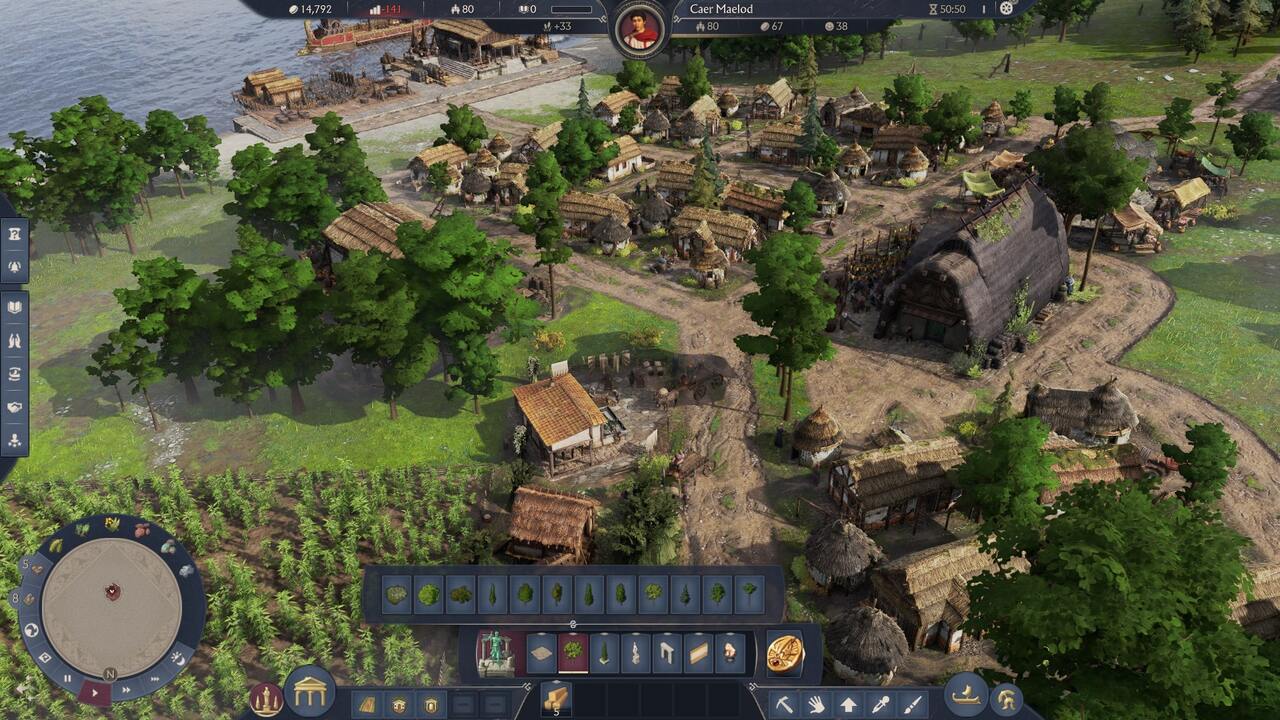Click the circular minimap
This screenshot has height=720, width=1280.
112,593
